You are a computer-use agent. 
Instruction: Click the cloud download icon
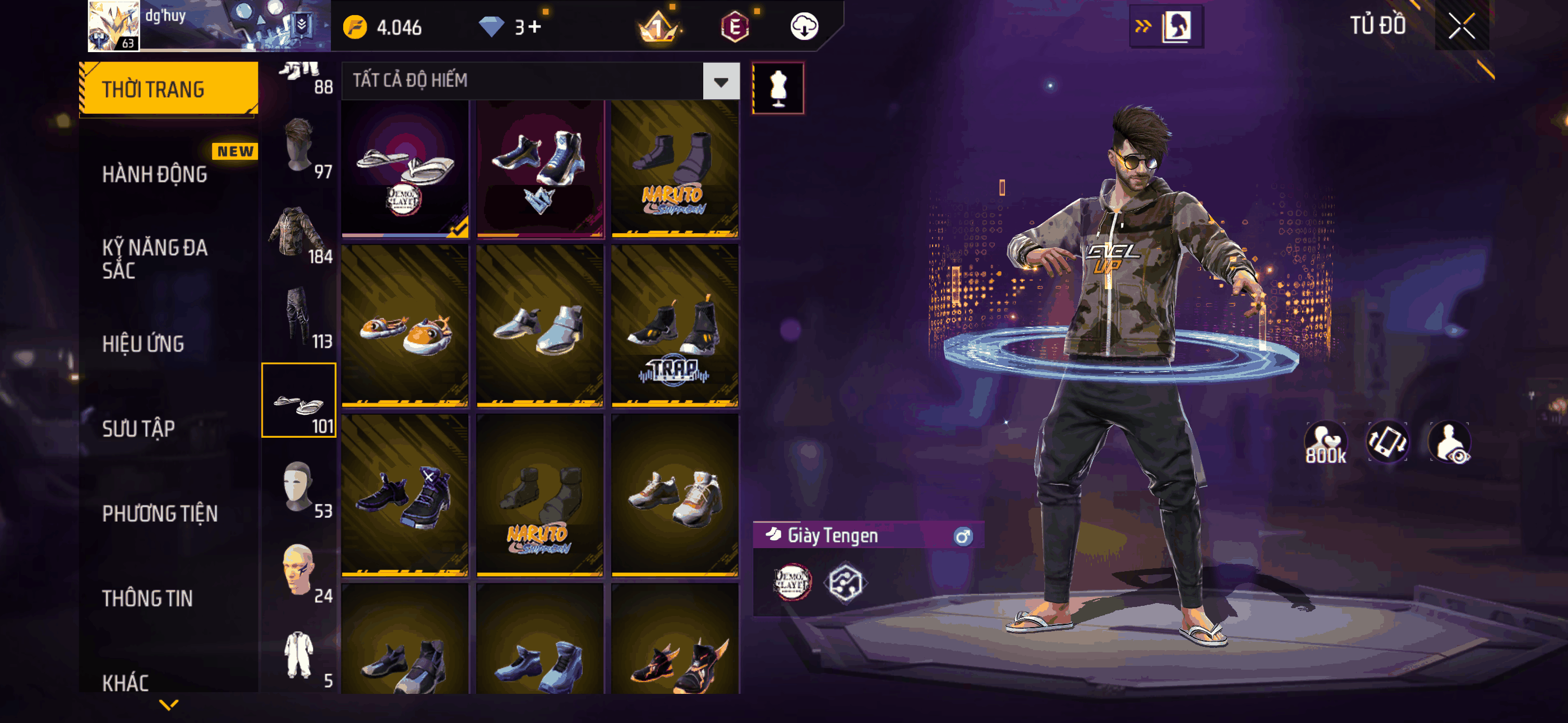tap(804, 27)
